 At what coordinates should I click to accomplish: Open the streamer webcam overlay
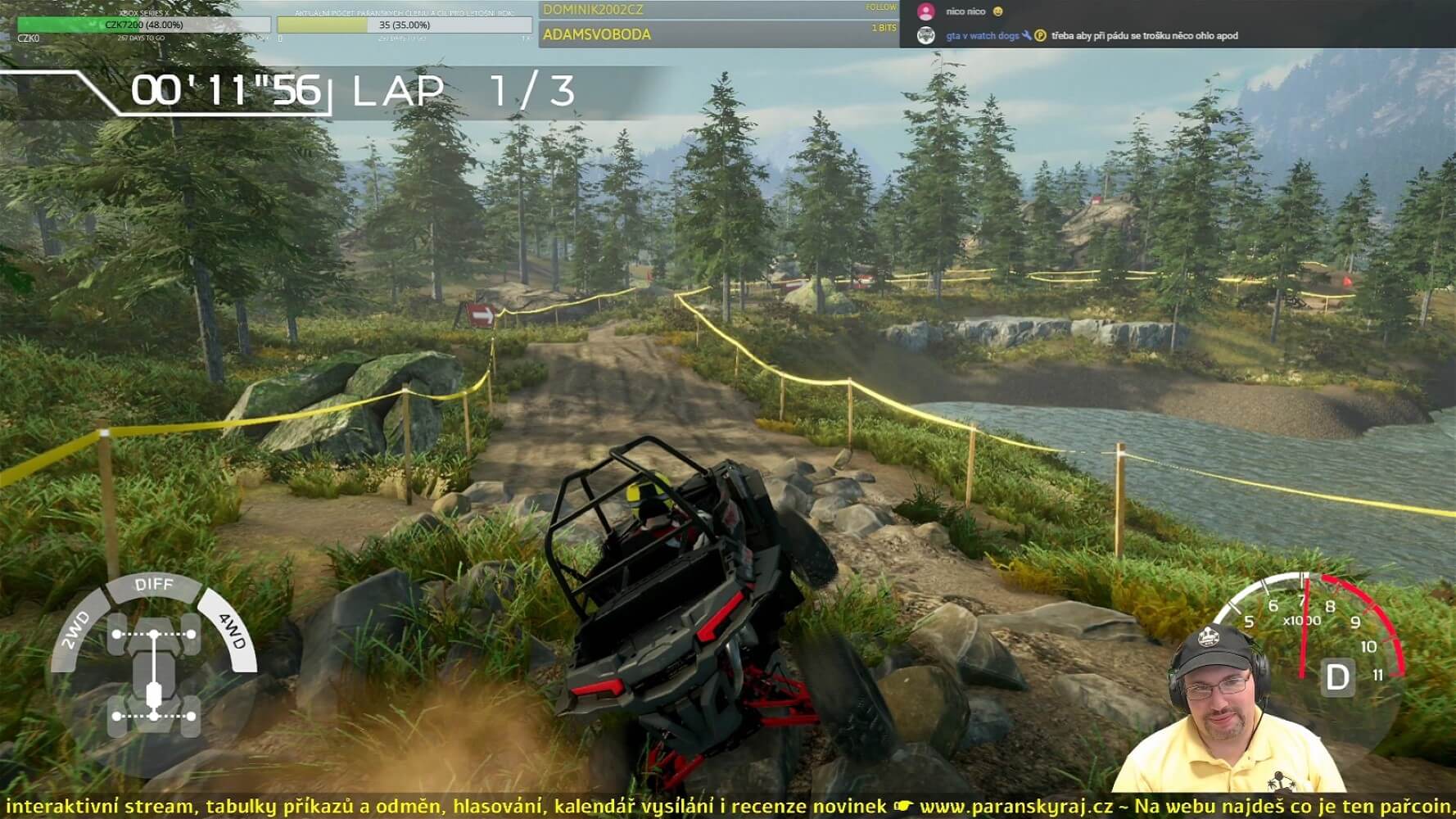pyautogui.click(x=1228, y=713)
